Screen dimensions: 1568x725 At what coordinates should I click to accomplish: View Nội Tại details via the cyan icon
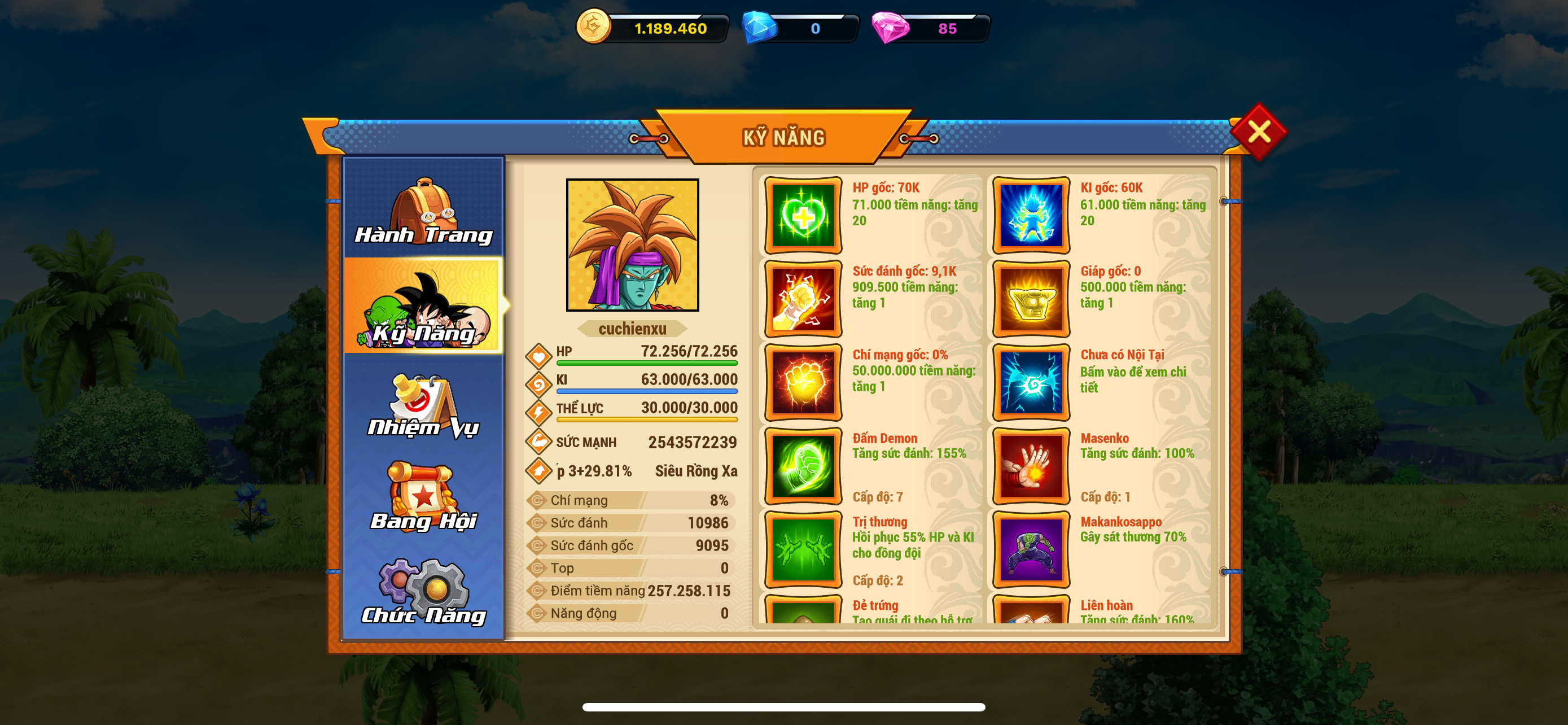click(x=1031, y=382)
